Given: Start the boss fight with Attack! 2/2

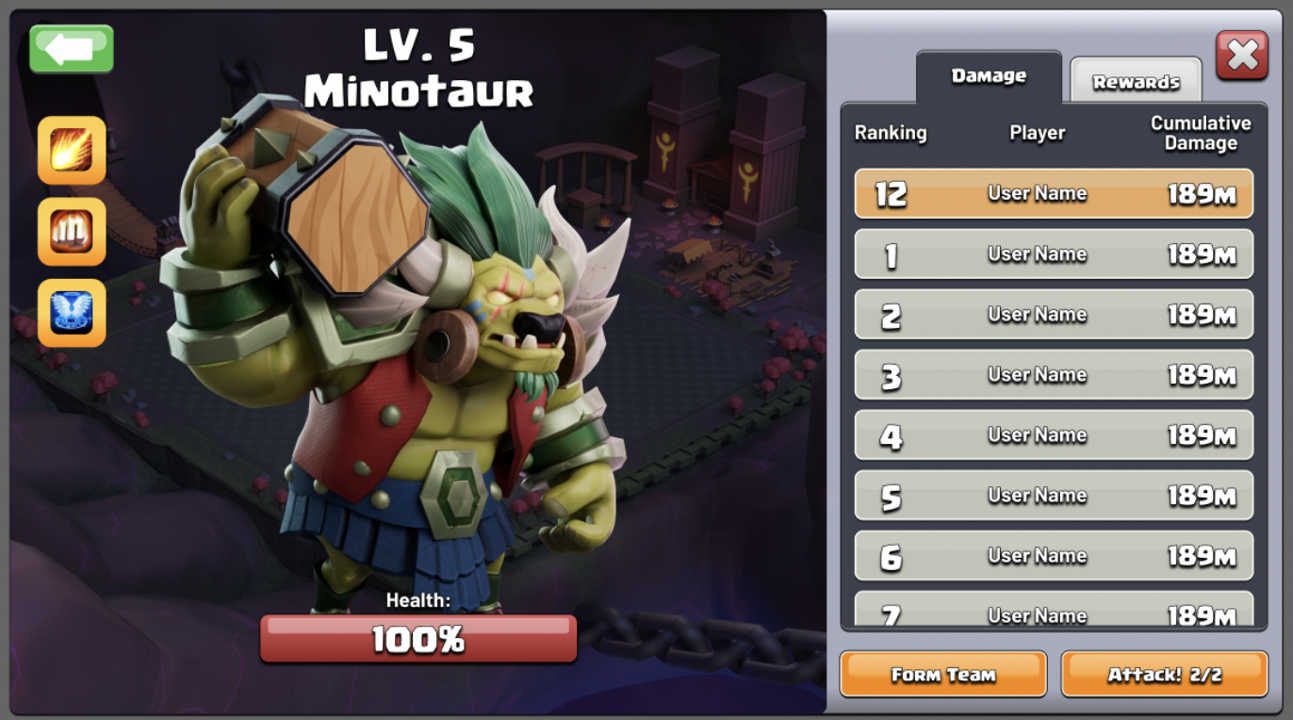Looking at the screenshot, I should [x=1164, y=674].
